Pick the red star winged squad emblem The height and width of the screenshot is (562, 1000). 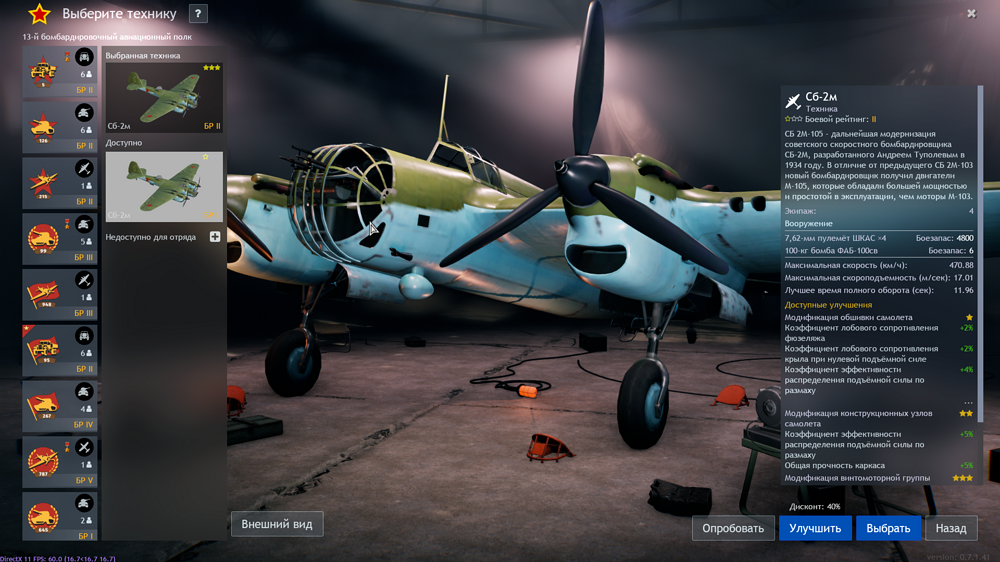[44, 183]
